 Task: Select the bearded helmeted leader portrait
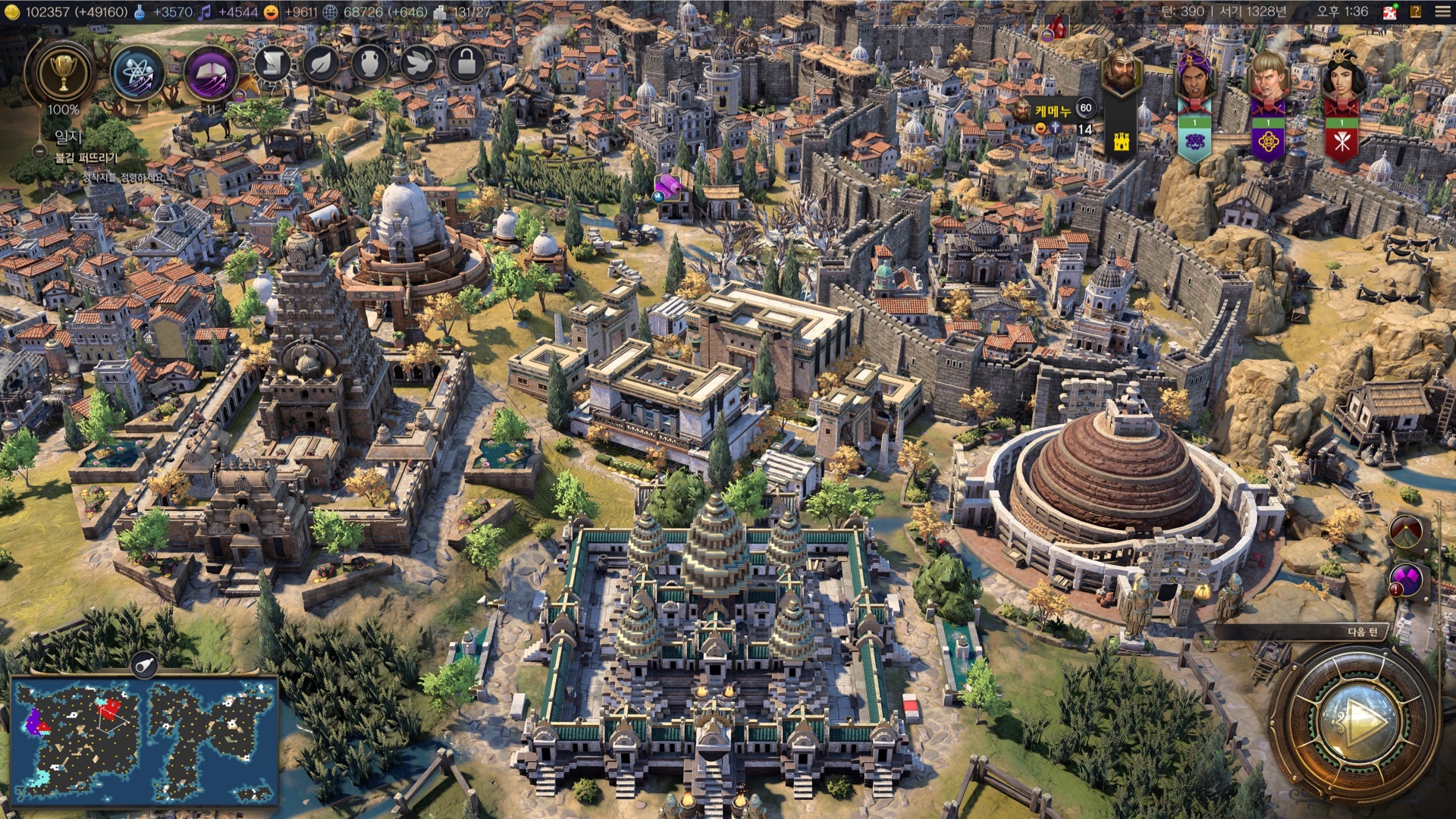tap(1122, 72)
